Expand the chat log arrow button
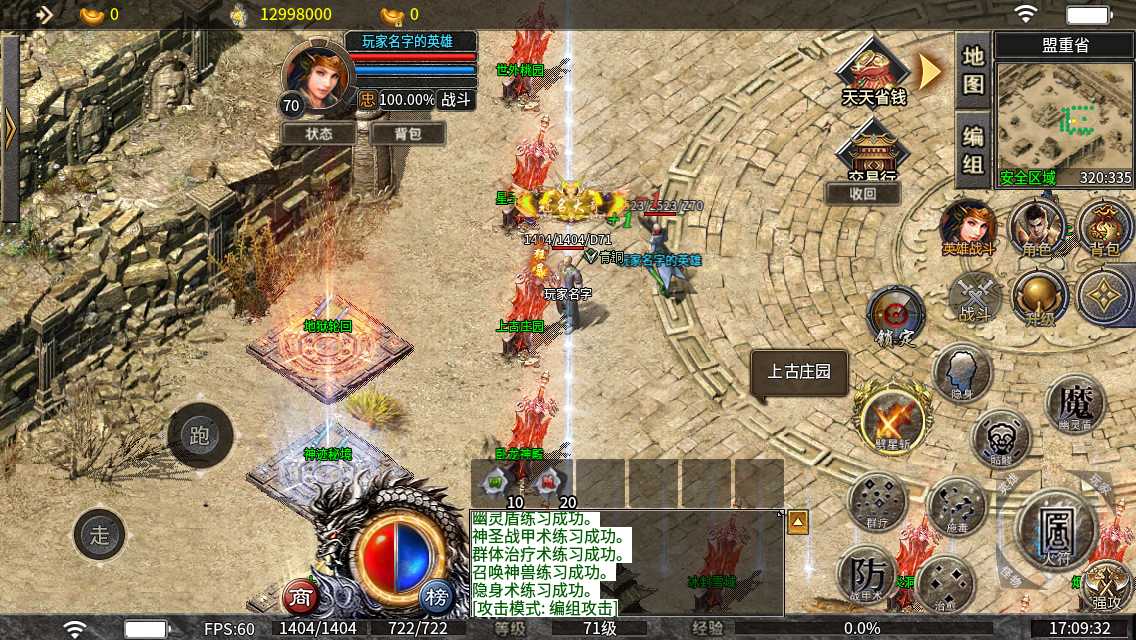The width and height of the screenshot is (1136, 640). pos(798,521)
